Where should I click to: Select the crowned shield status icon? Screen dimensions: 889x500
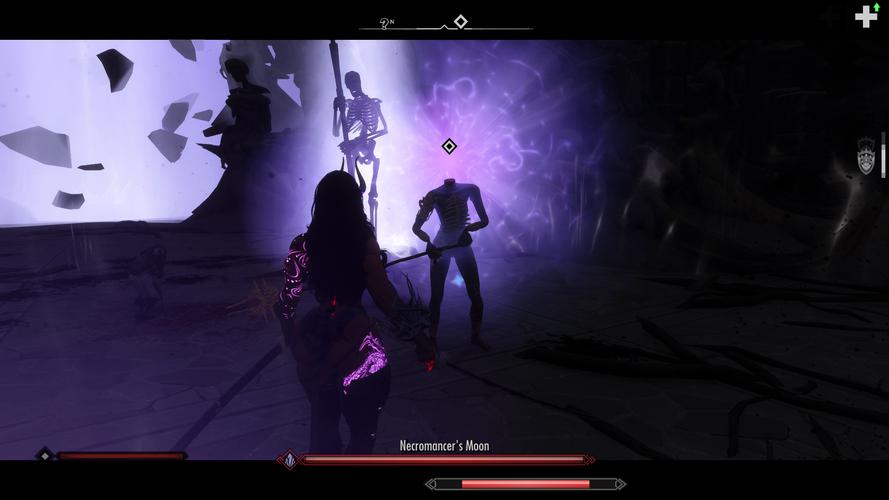pyautogui.click(x=866, y=157)
